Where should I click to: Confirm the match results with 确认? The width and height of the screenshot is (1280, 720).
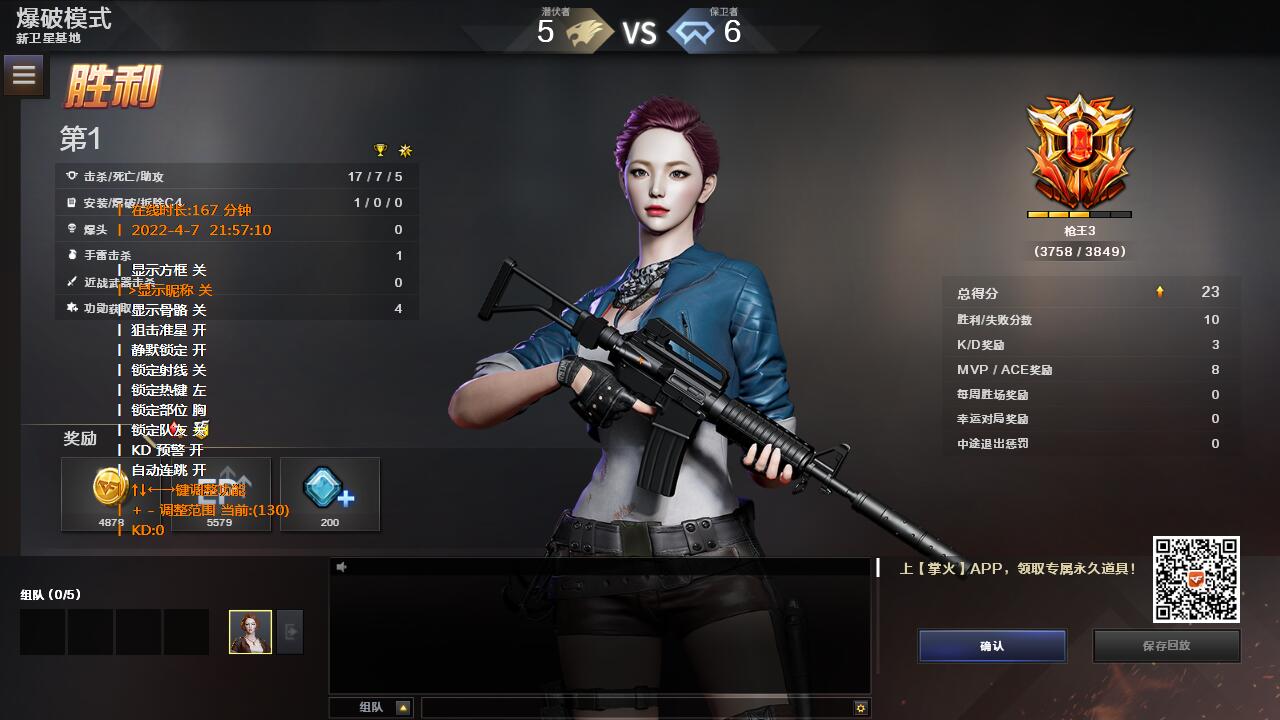[992, 646]
